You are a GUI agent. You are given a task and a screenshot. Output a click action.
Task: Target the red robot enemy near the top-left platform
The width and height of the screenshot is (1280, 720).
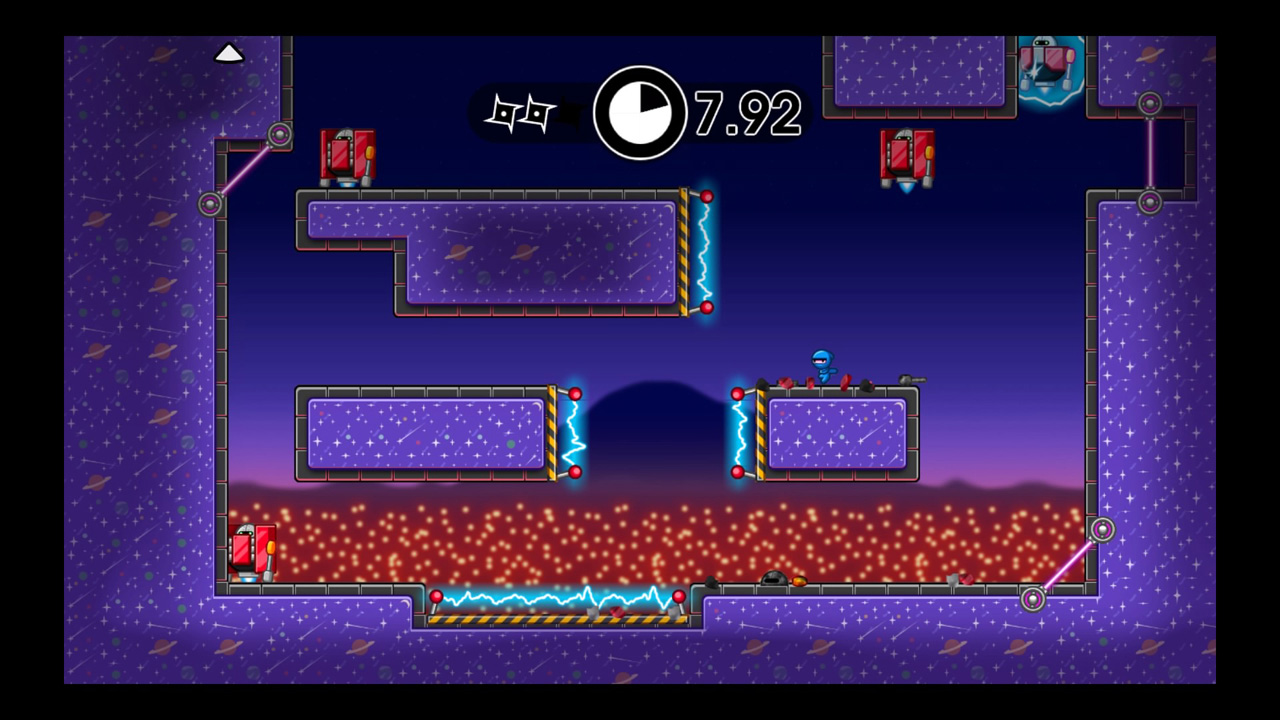pos(348,155)
